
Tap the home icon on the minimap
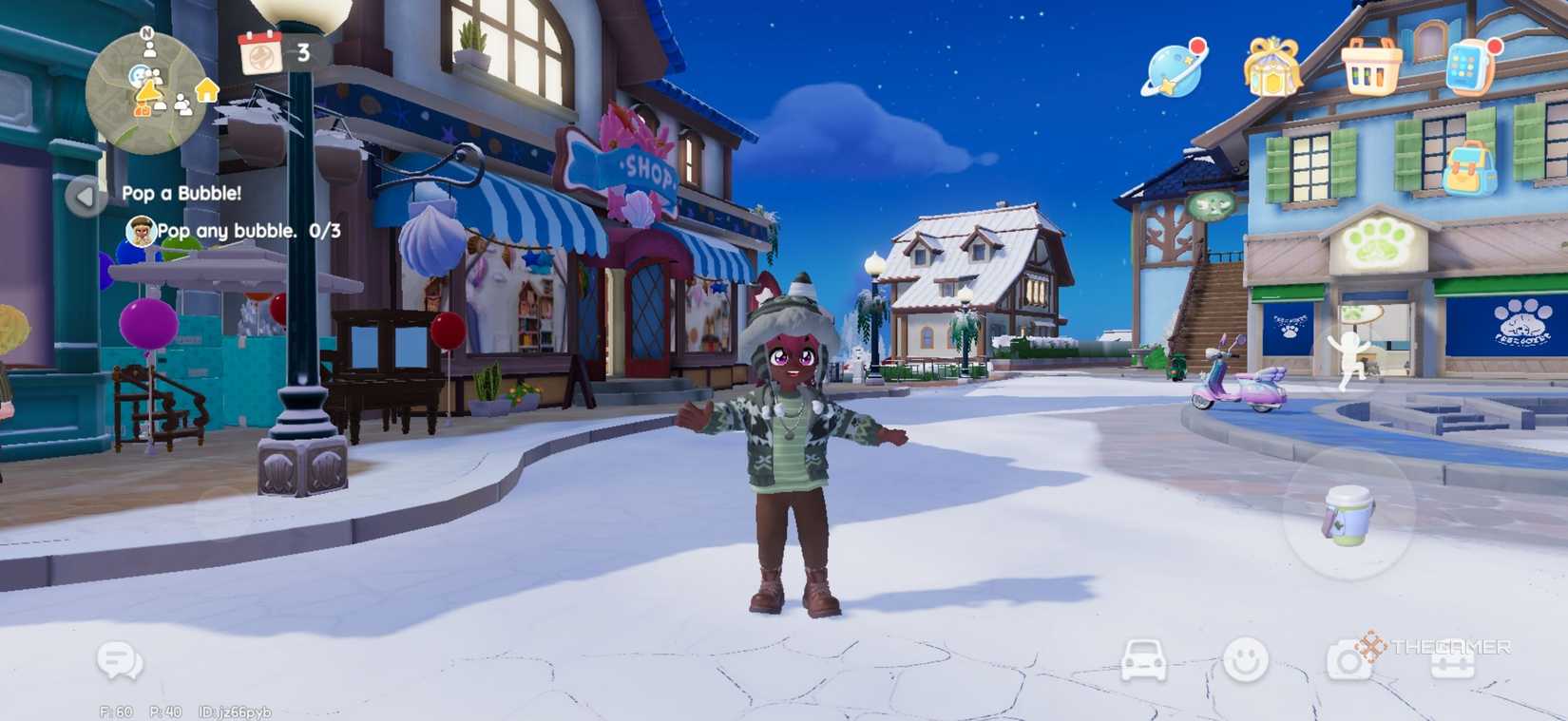point(206,91)
